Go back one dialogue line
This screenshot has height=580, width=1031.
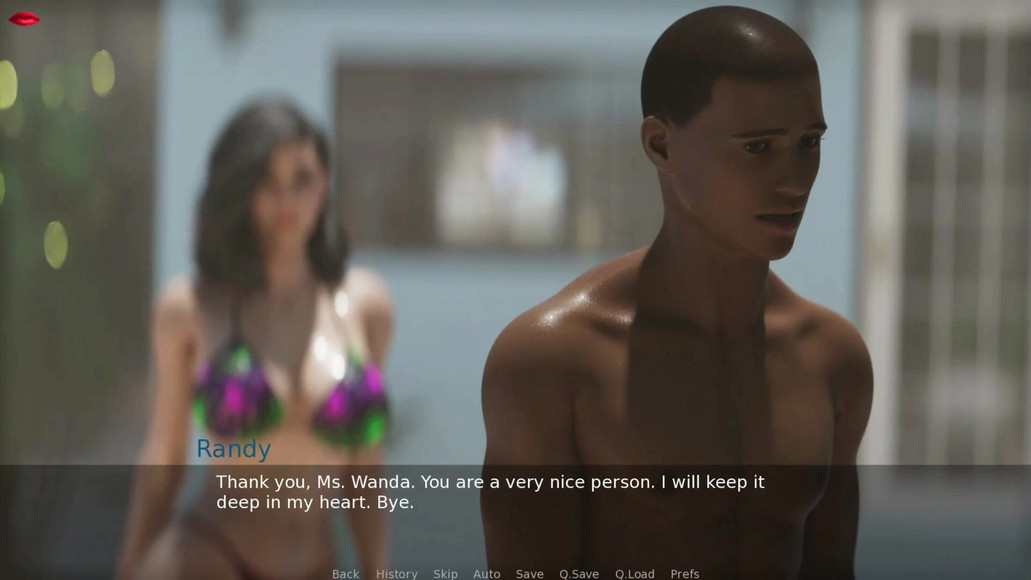point(345,574)
